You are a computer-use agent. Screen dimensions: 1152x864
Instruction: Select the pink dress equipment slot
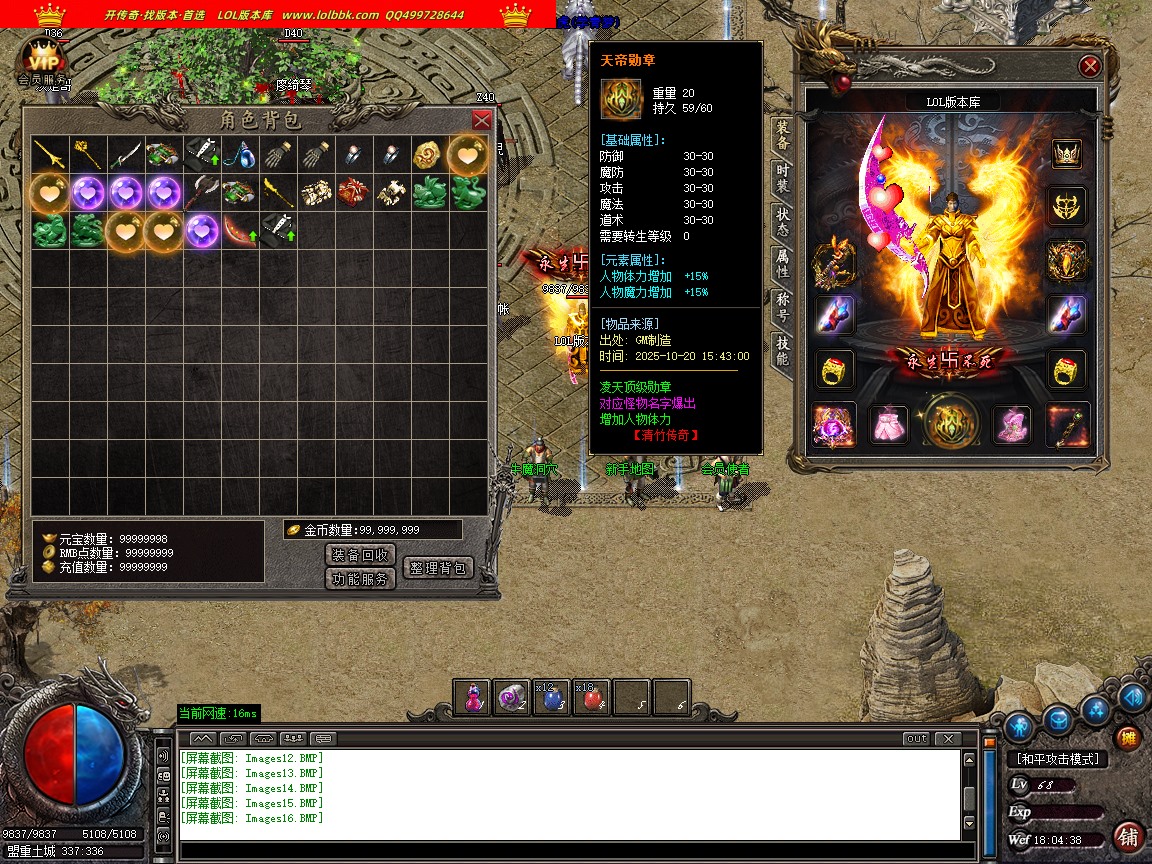pos(888,425)
